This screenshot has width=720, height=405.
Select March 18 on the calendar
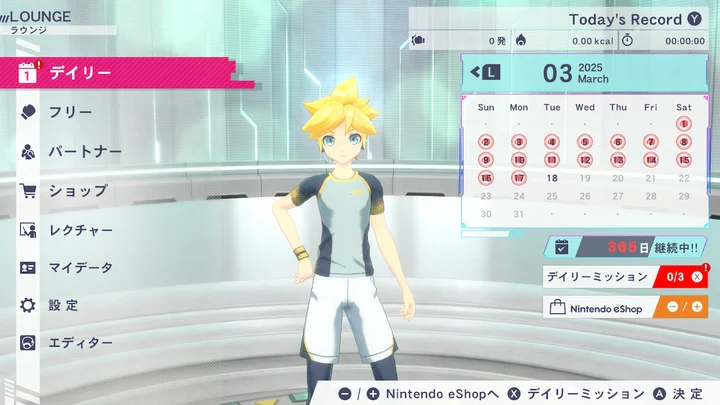point(552,178)
